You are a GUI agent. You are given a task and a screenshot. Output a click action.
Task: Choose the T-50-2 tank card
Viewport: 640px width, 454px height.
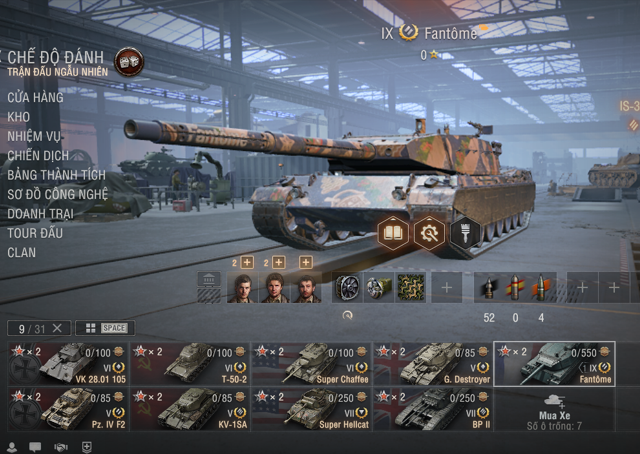[x=190, y=364]
